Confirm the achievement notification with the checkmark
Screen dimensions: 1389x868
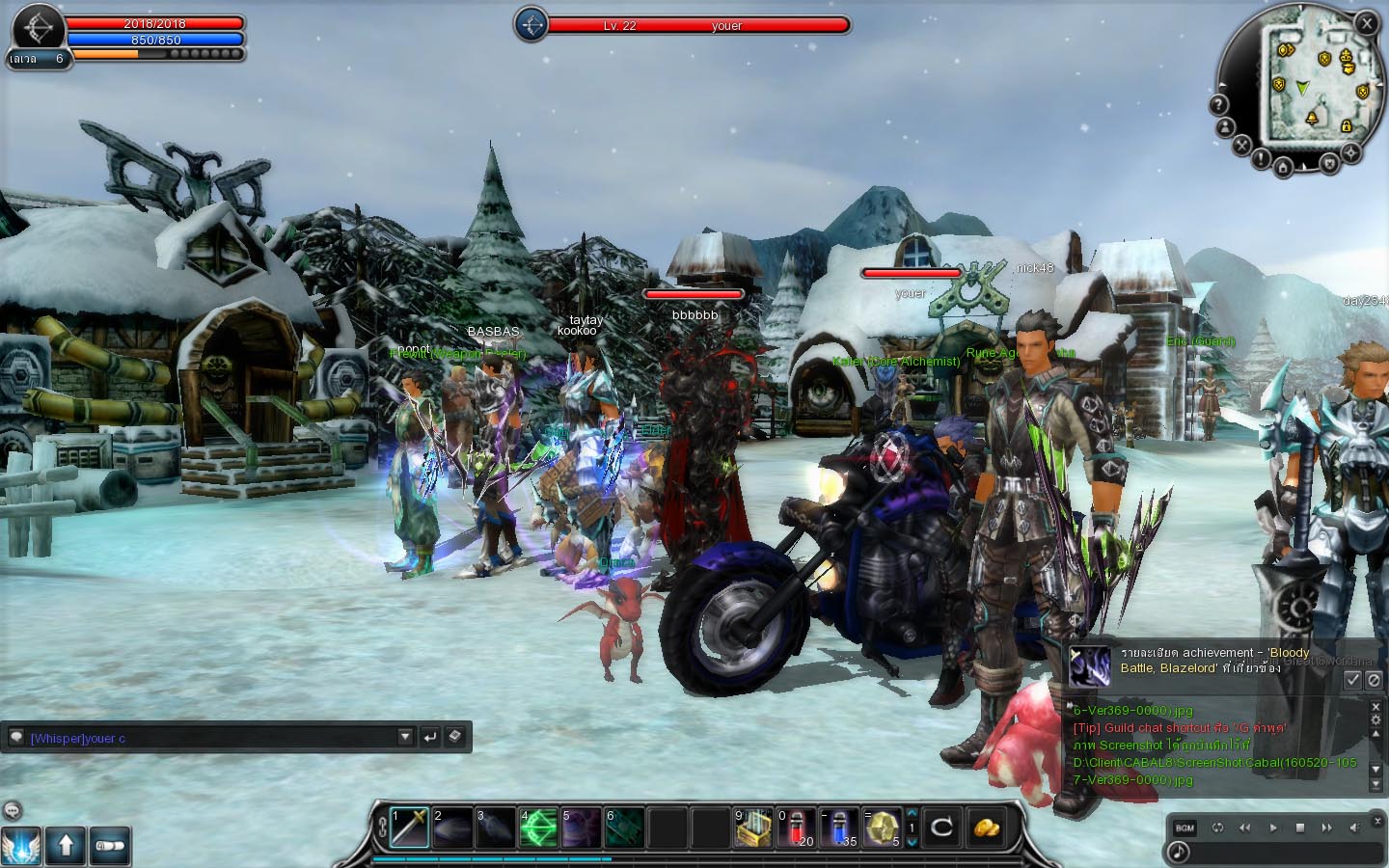click(x=1352, y=680)
